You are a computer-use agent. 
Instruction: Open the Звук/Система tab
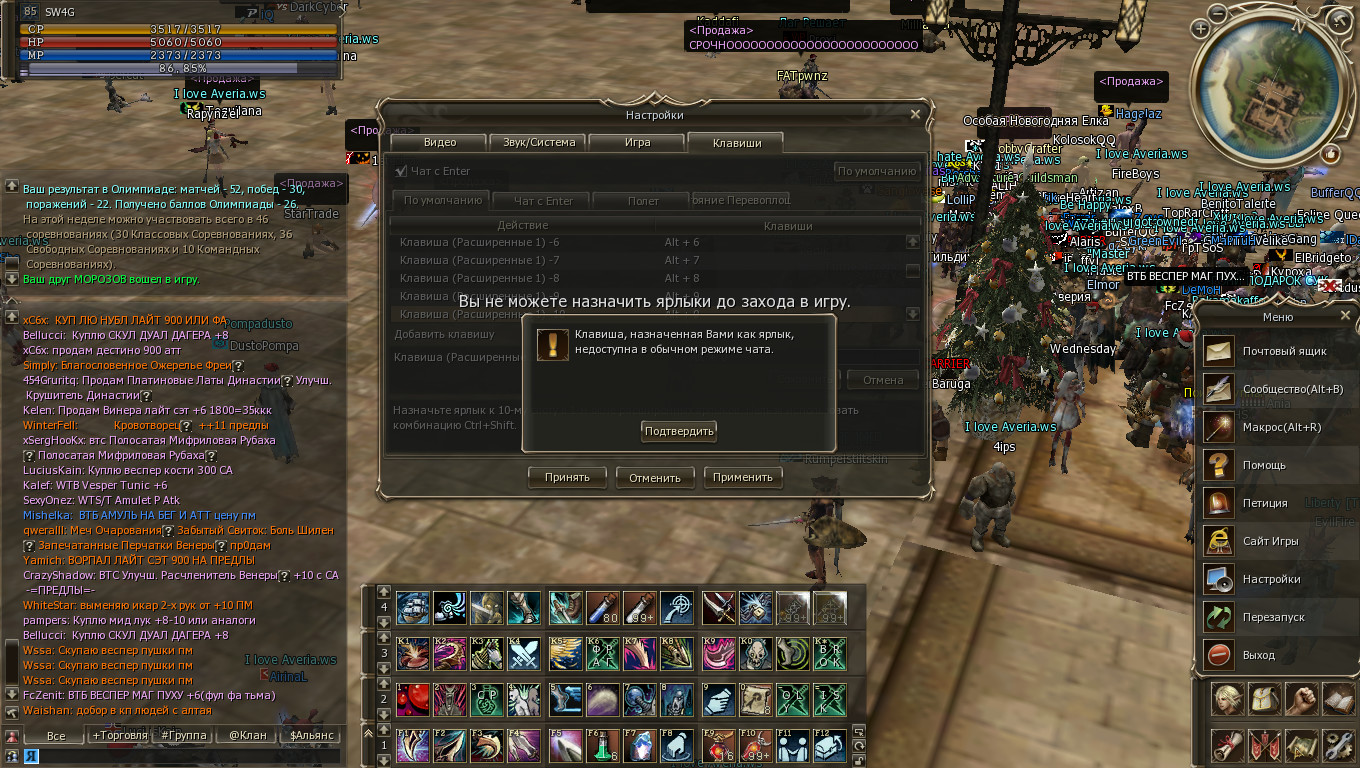pos(539,142)
